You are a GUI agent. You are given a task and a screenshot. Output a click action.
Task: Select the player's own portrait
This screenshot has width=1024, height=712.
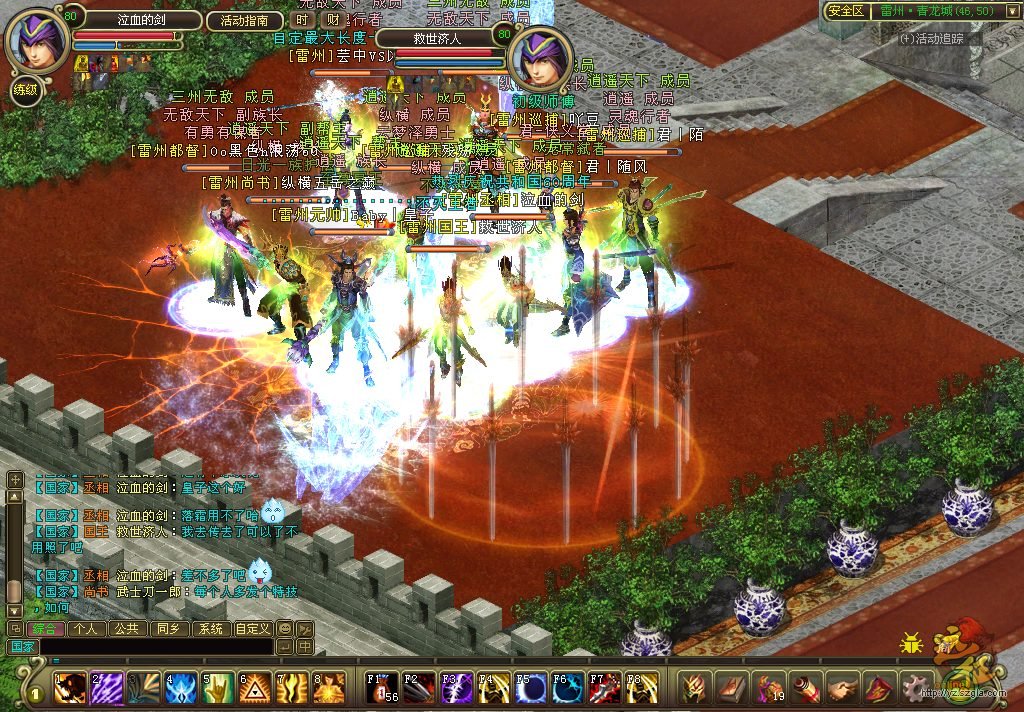36,41
